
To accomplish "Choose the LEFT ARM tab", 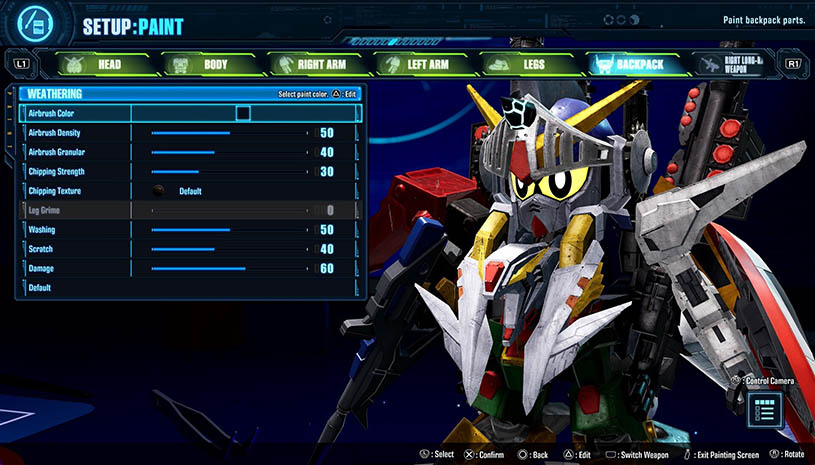I will (x=418, y=64).
